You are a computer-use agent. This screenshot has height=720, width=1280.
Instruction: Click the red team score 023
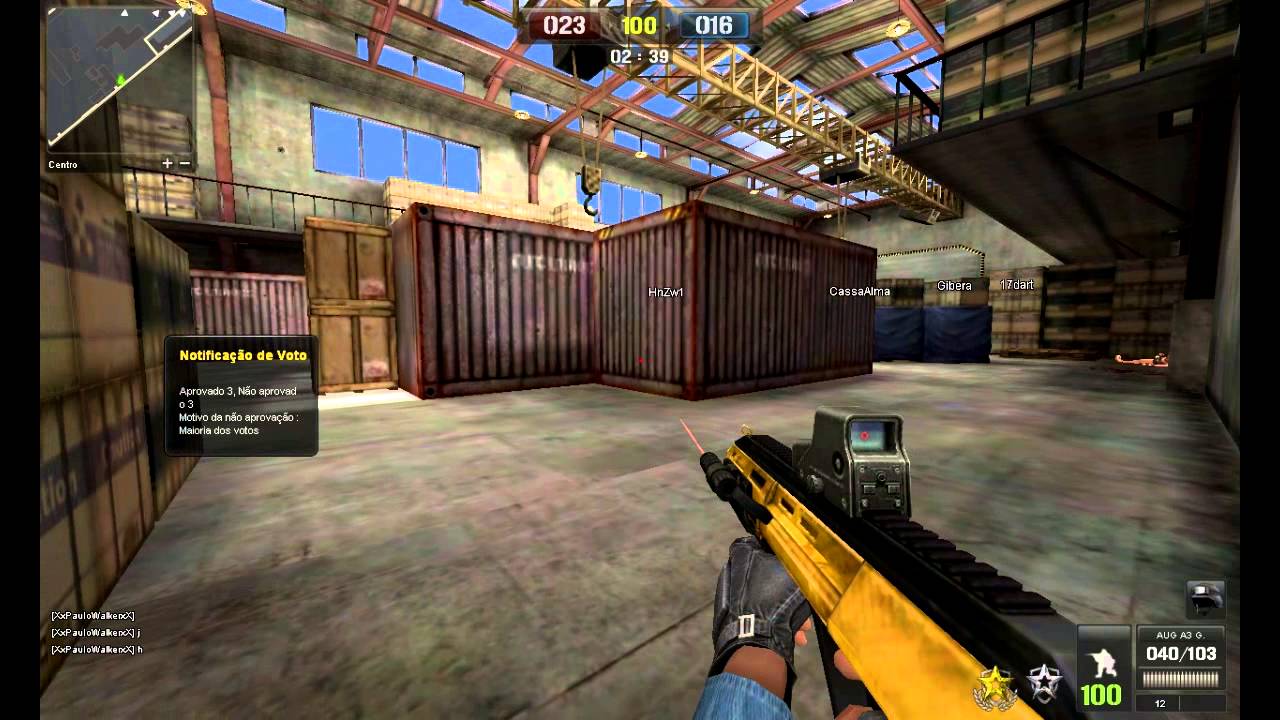(x=563, y=26)
